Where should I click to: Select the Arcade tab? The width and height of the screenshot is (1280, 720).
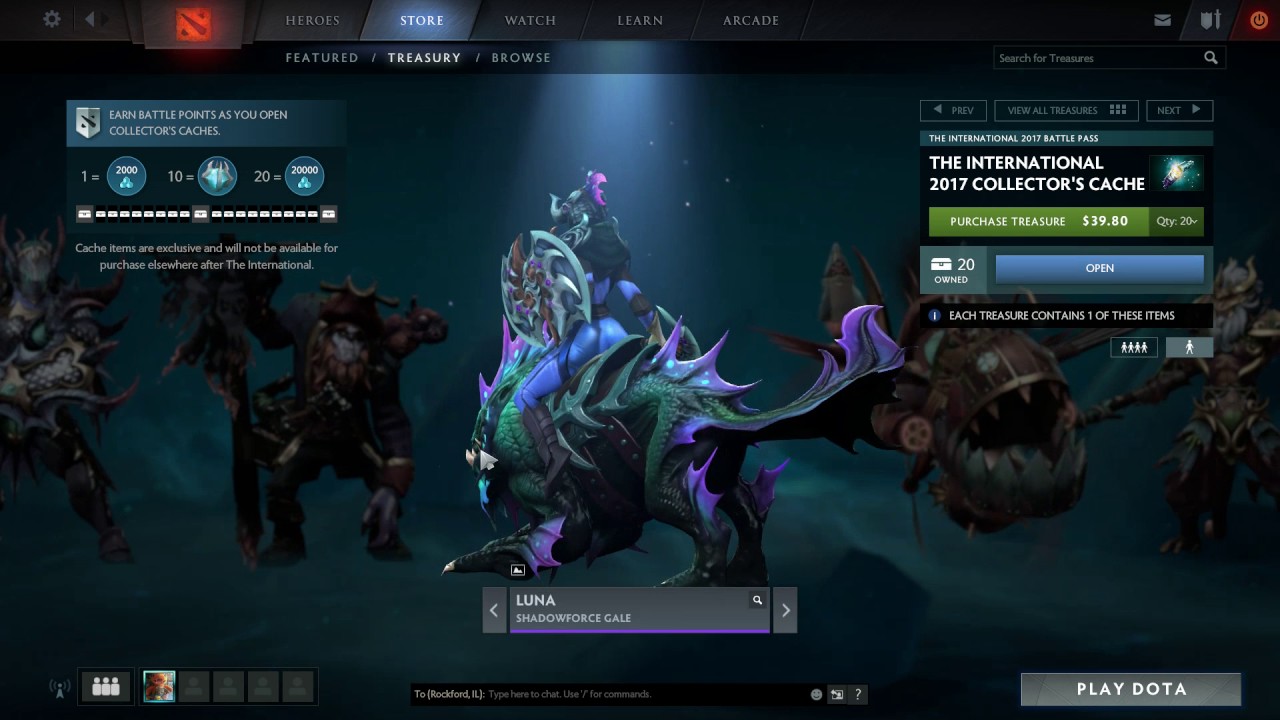tap(750, 20)
